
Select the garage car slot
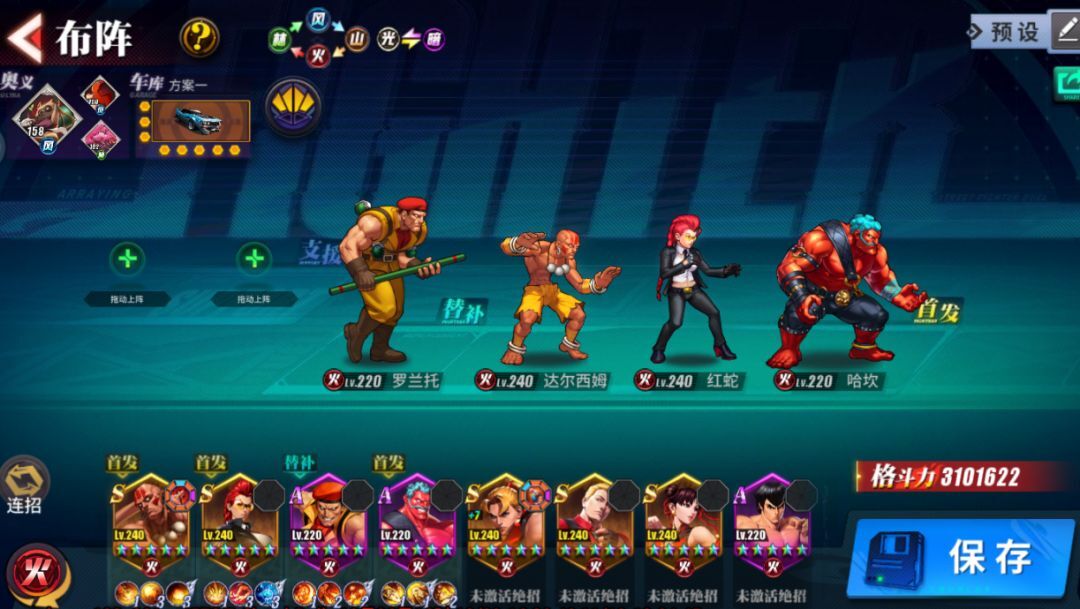point(194,120)
